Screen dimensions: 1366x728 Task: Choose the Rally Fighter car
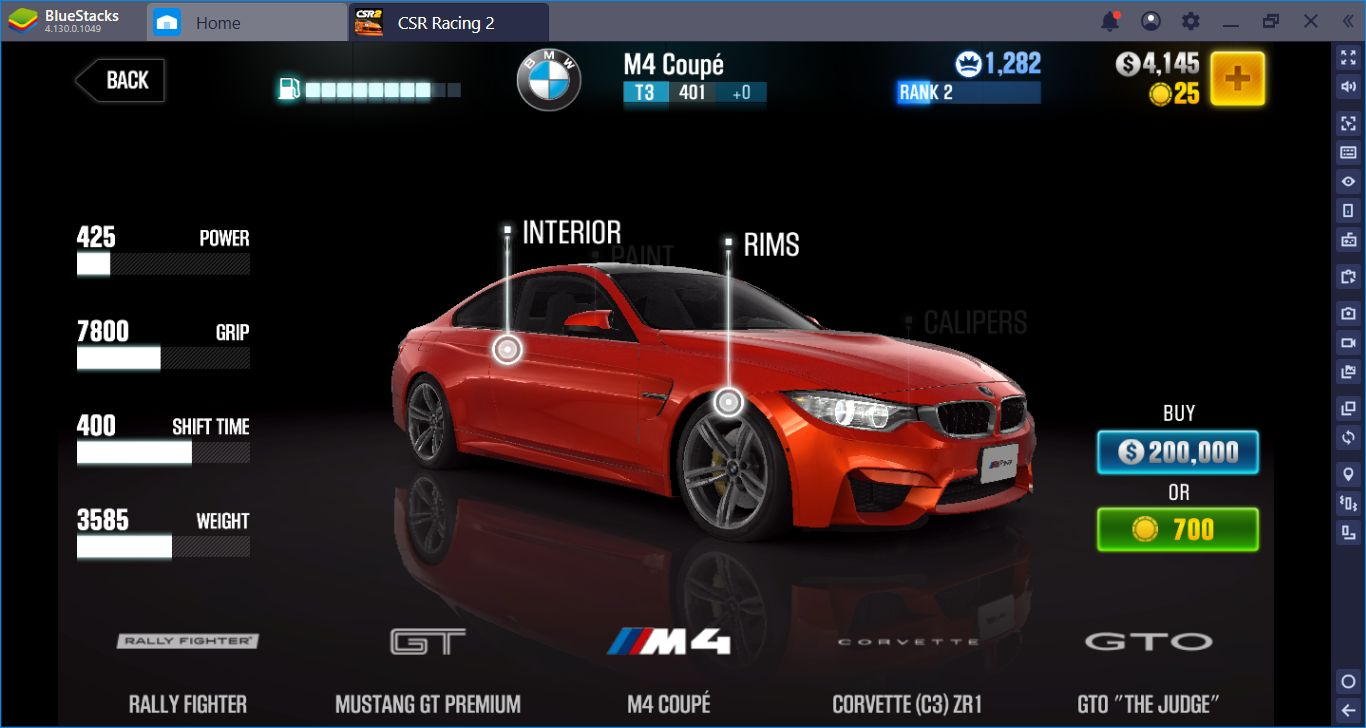click(188, 641)
